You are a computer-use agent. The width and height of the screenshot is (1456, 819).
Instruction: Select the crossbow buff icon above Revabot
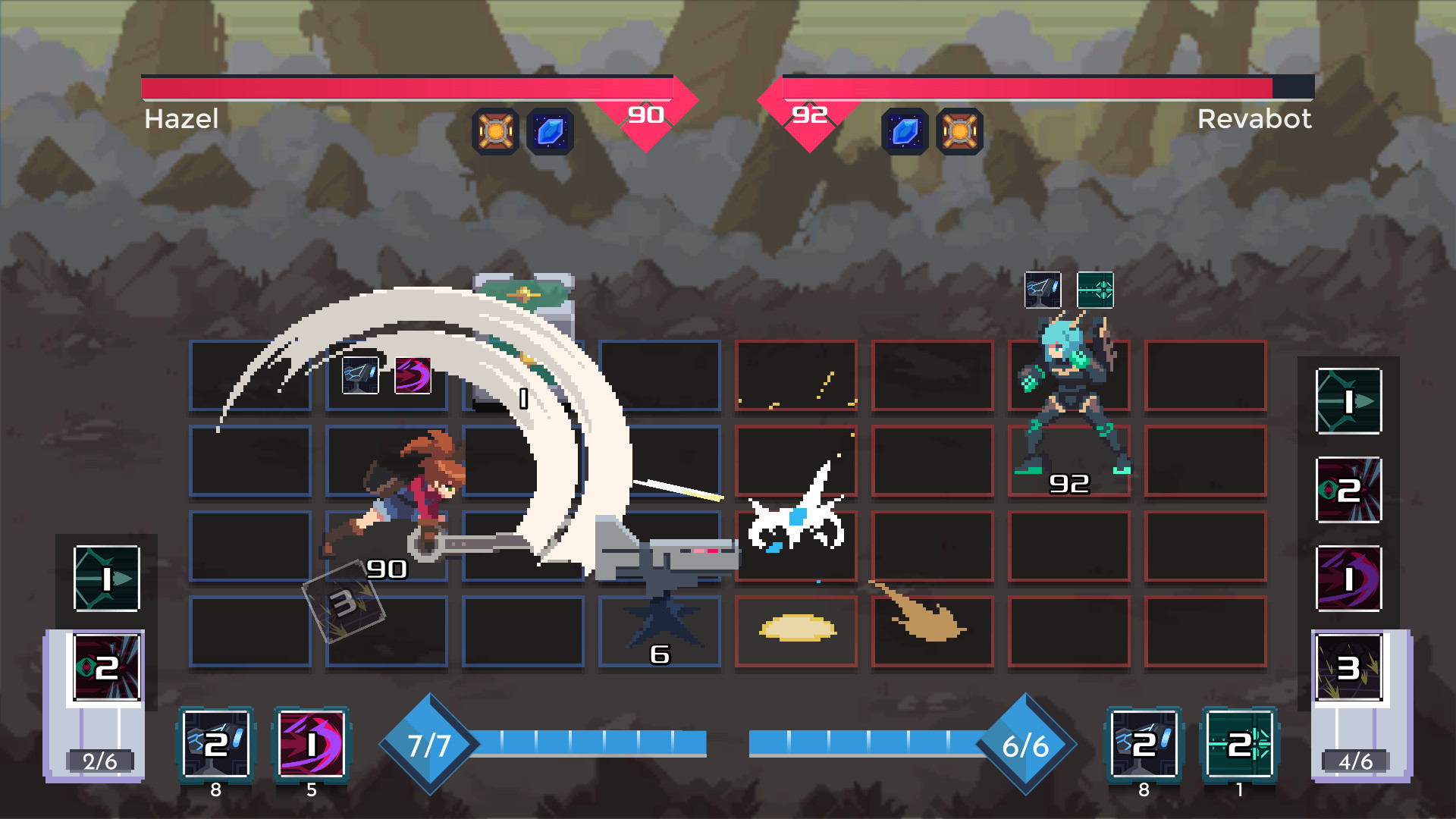pos(1043,290)
